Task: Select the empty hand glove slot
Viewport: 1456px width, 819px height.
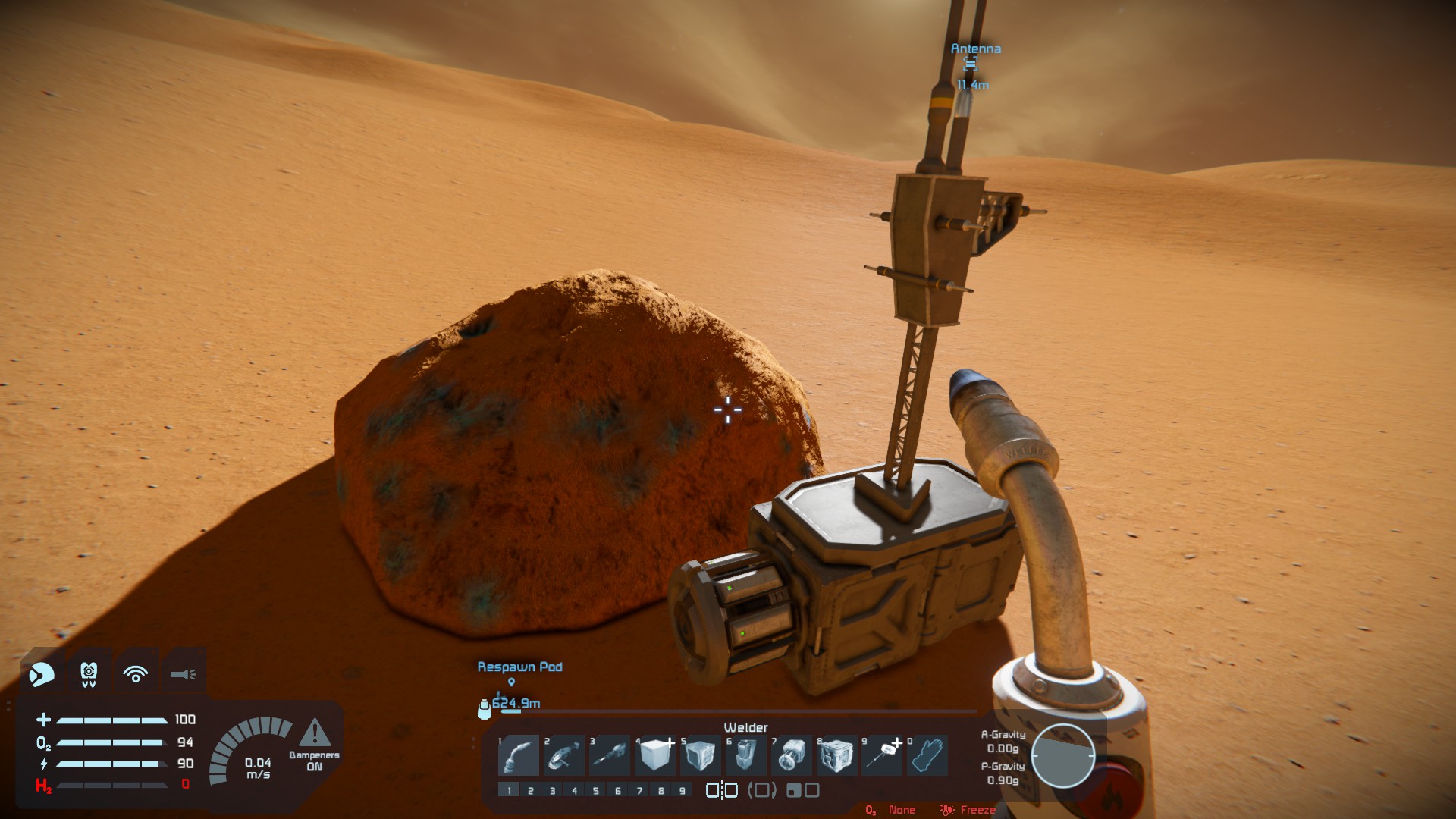Action: pos(927,755)
